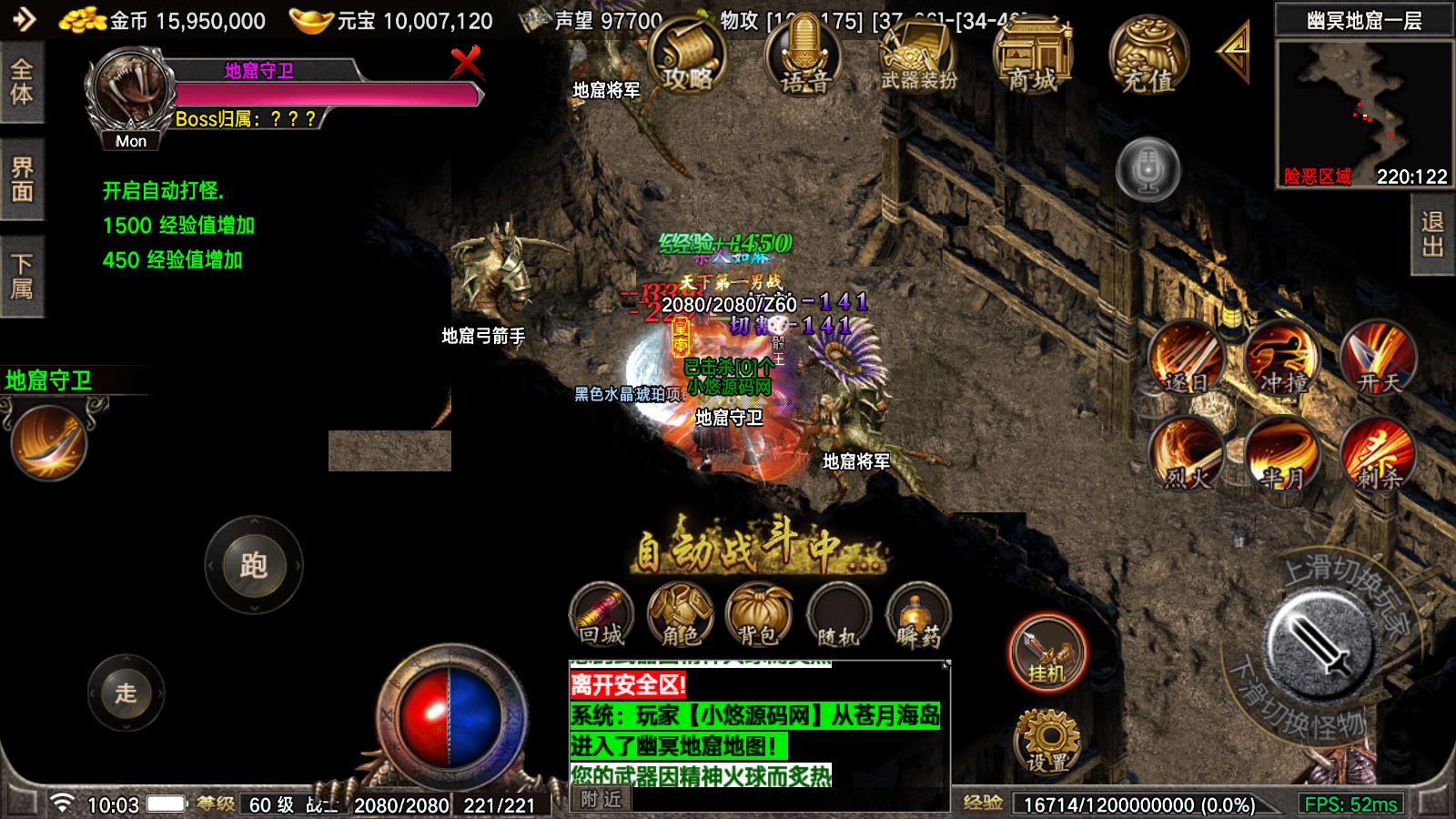Select the 全体 tab on left edge
Screen dimensions: 1456x819
22,82
